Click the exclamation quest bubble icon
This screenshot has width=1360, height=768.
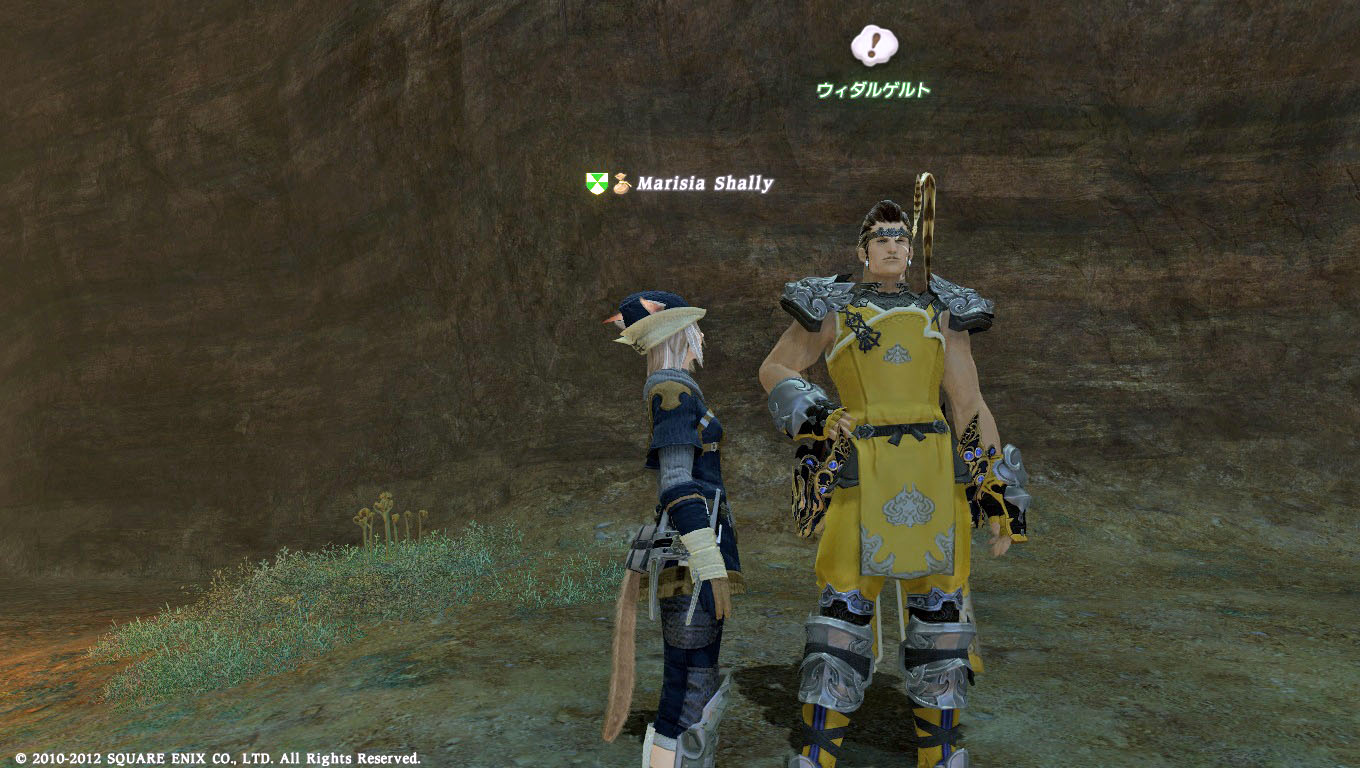873,45
